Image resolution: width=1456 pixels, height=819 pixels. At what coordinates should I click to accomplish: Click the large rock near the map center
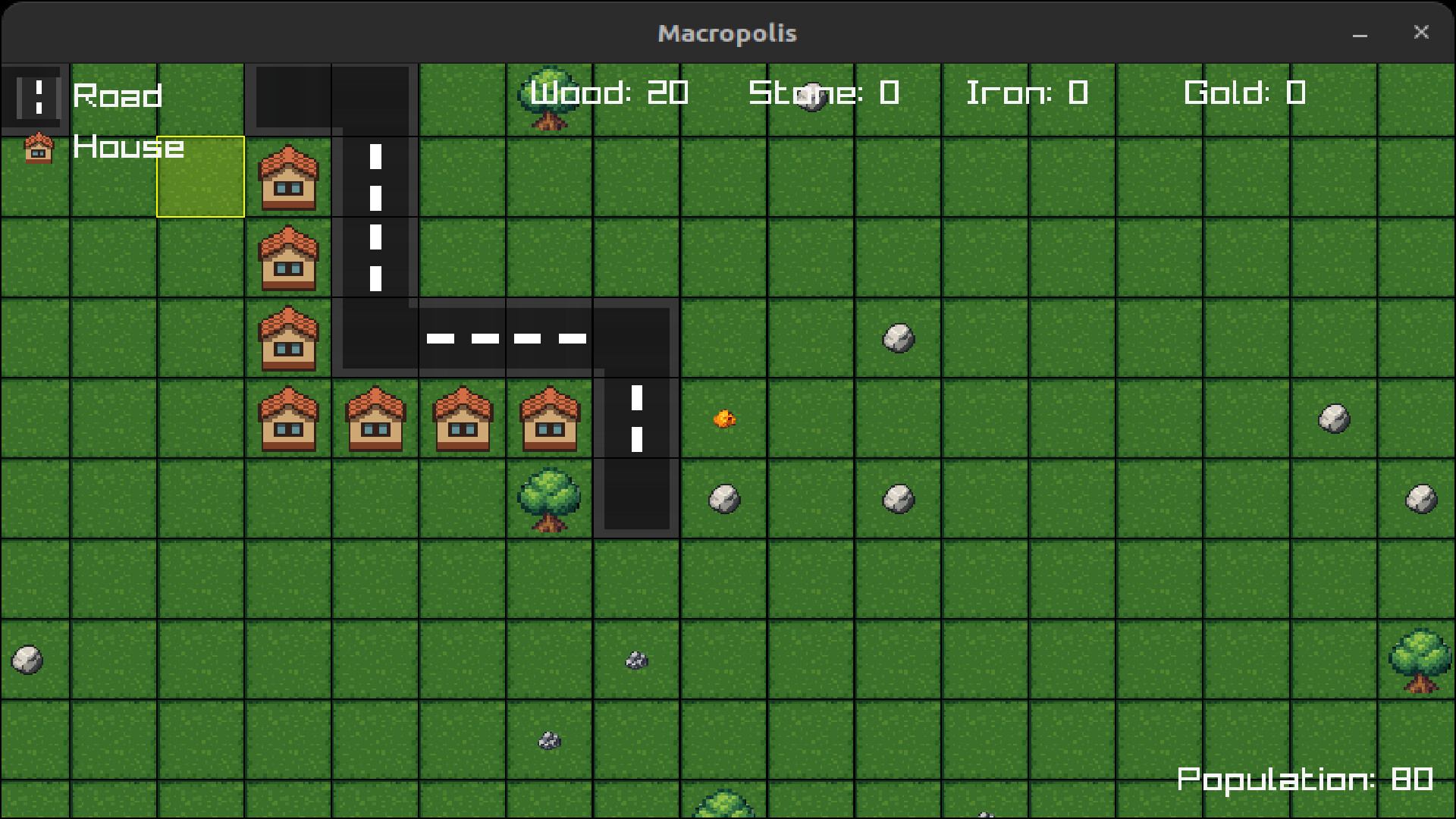898,339
